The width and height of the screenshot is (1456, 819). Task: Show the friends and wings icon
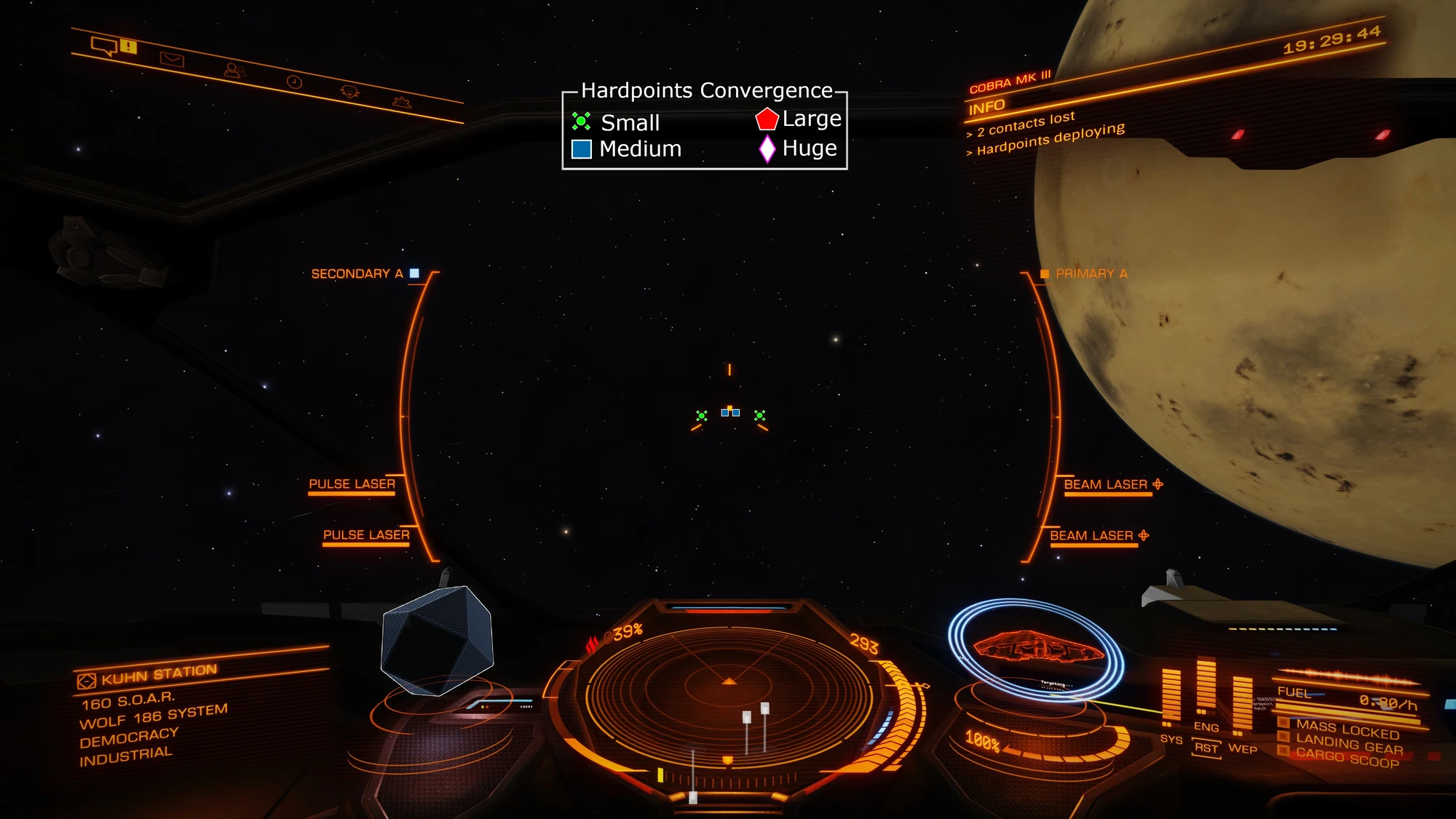pyautogui.click(x=234, y=71)
